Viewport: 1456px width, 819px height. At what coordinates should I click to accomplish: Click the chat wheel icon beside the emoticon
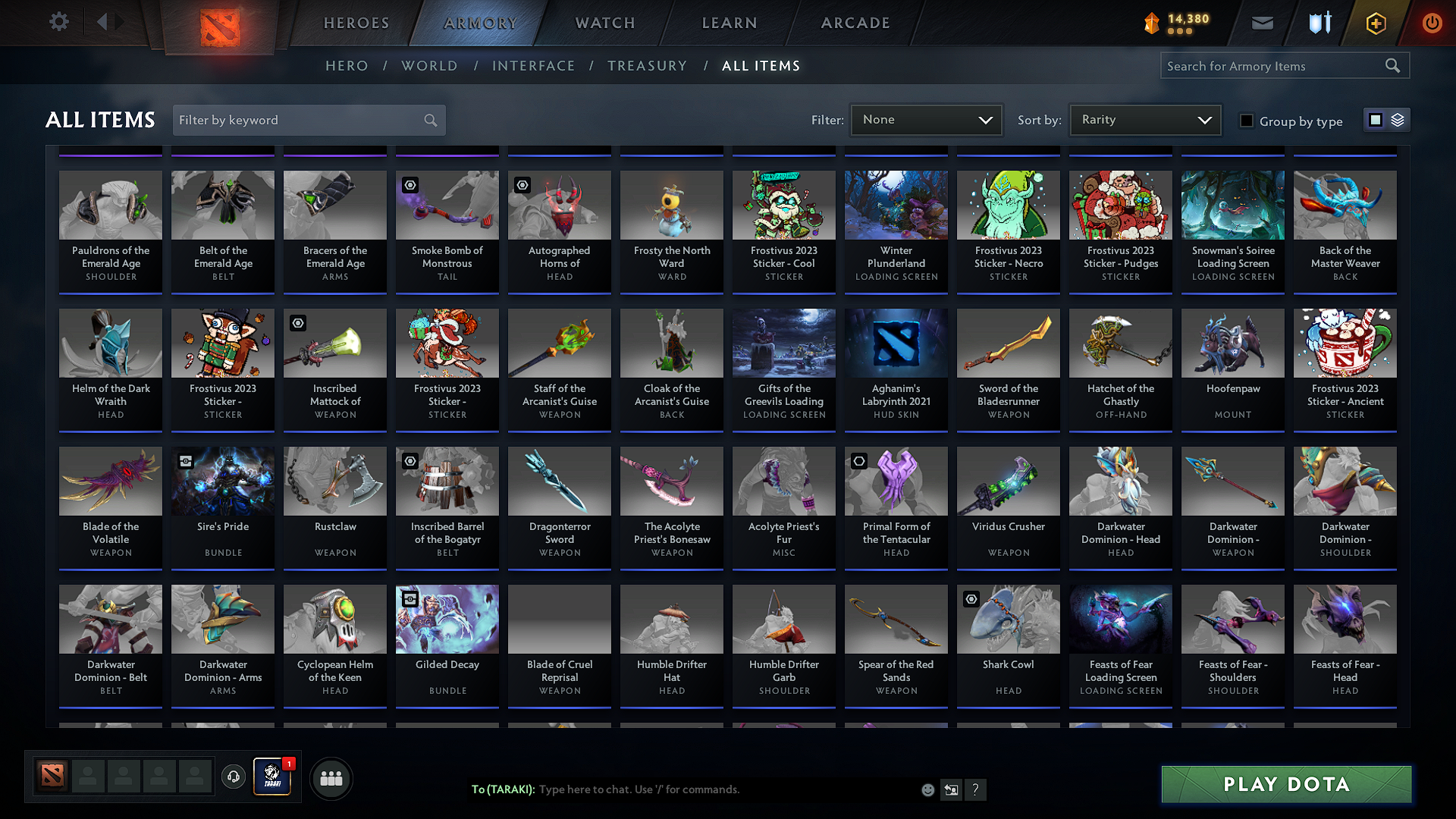pos(951,789)
